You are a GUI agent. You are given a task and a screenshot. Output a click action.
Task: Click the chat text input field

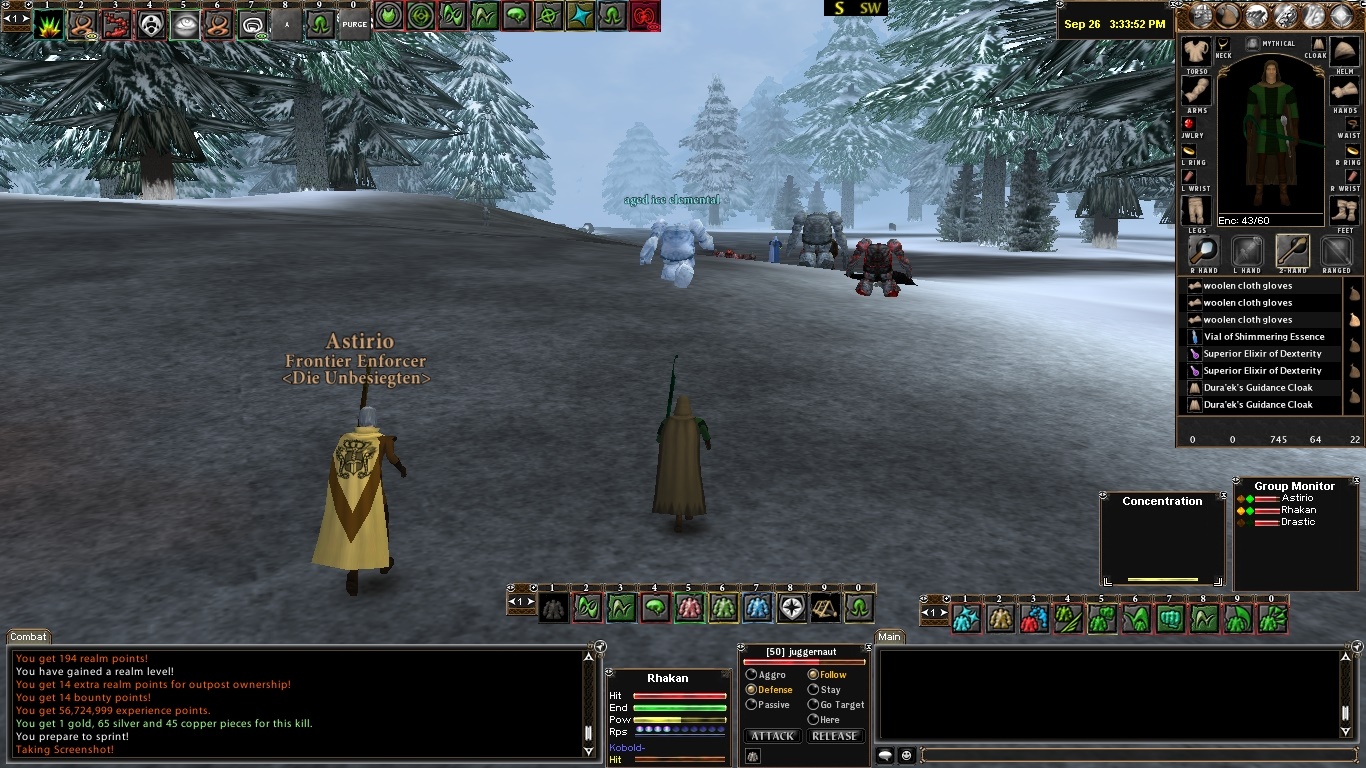click(1130, 756)
